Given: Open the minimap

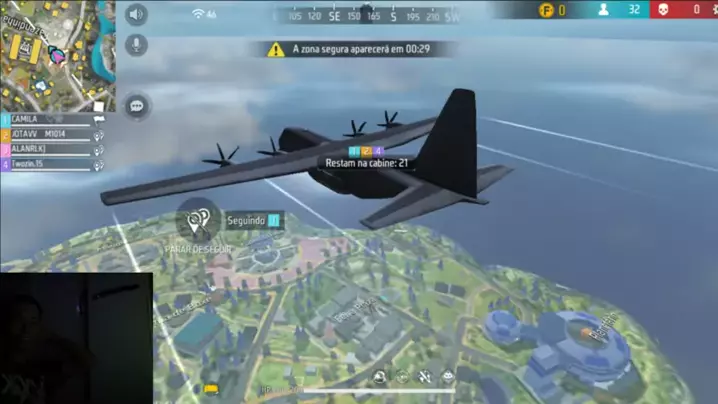Looking at the screenshot, I should tap(57, 52).
